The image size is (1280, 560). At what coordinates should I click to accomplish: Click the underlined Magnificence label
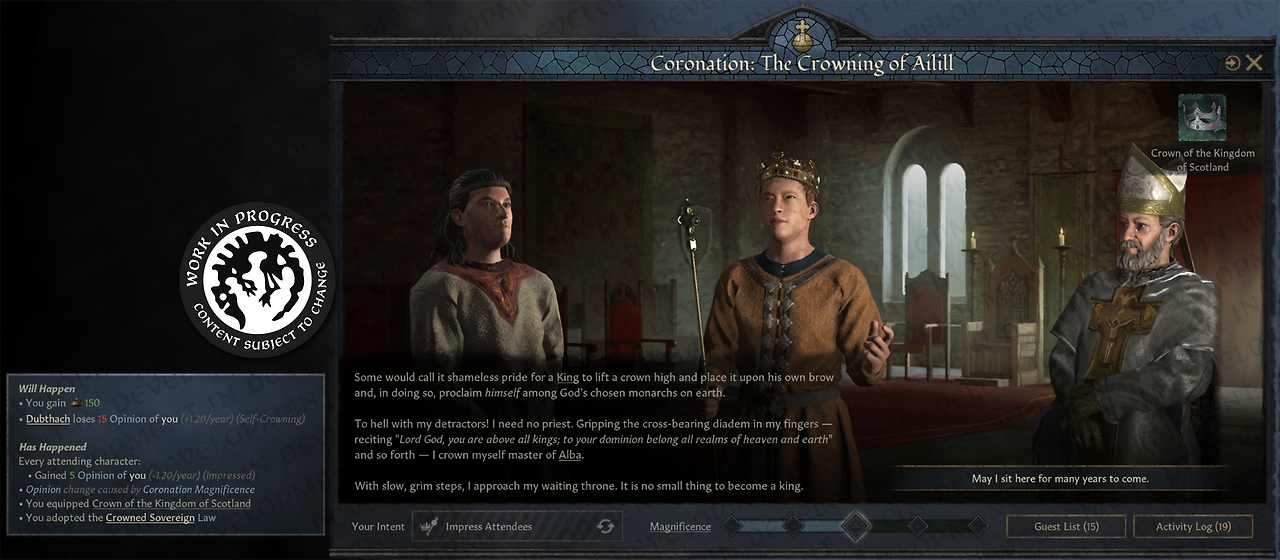coord(680,527)
